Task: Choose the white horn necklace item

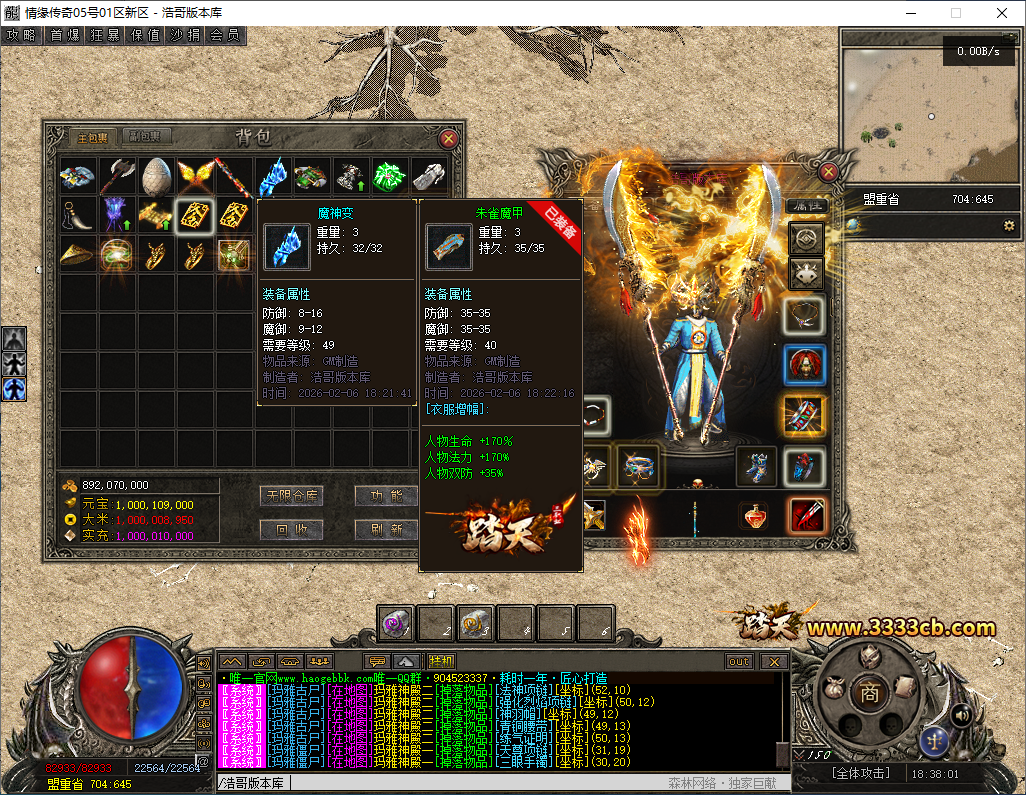Action: click(x=77, y=215)
